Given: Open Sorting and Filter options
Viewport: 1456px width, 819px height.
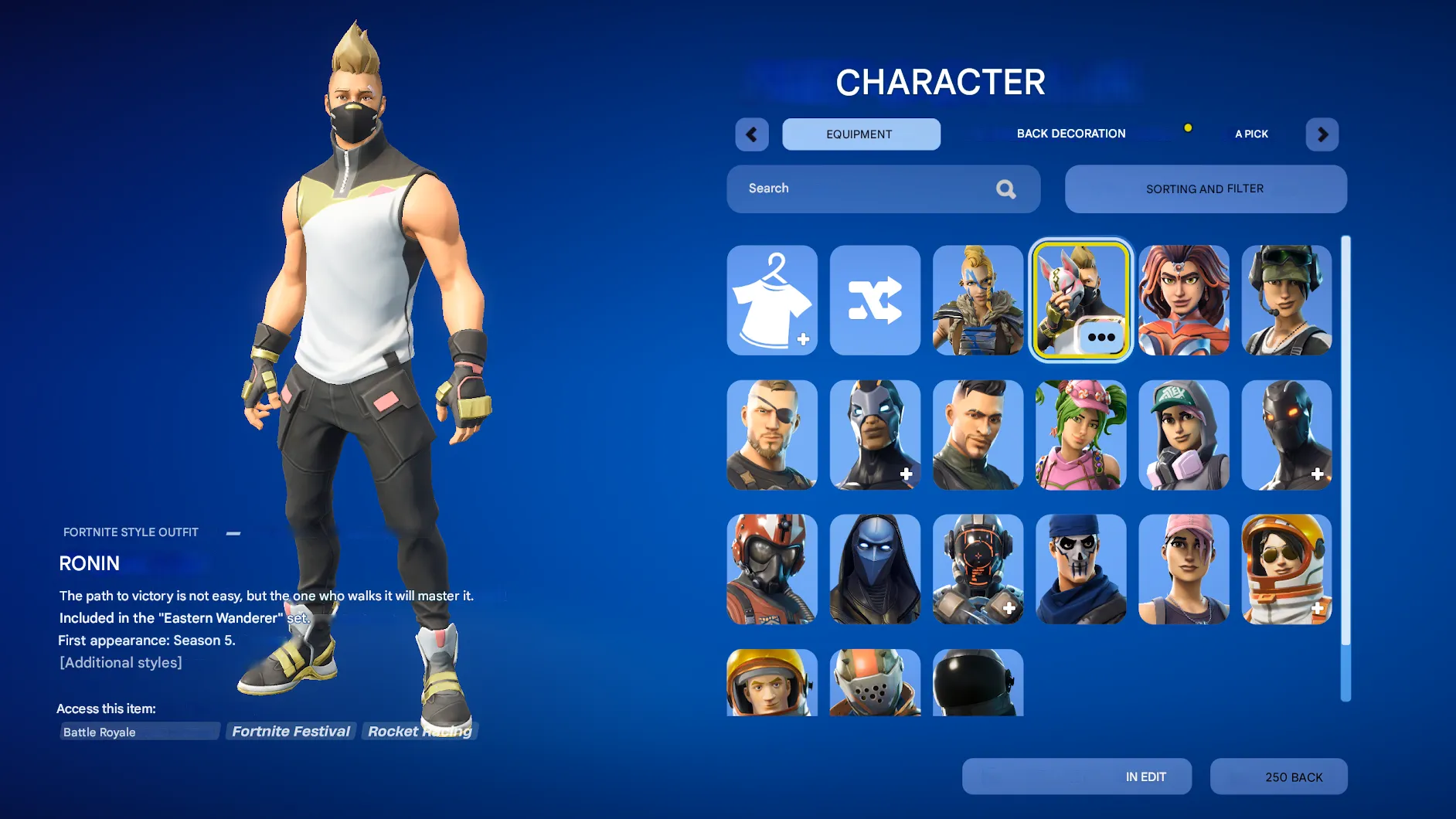Looking at the screenshot, I should click(x=1205, y=189).
